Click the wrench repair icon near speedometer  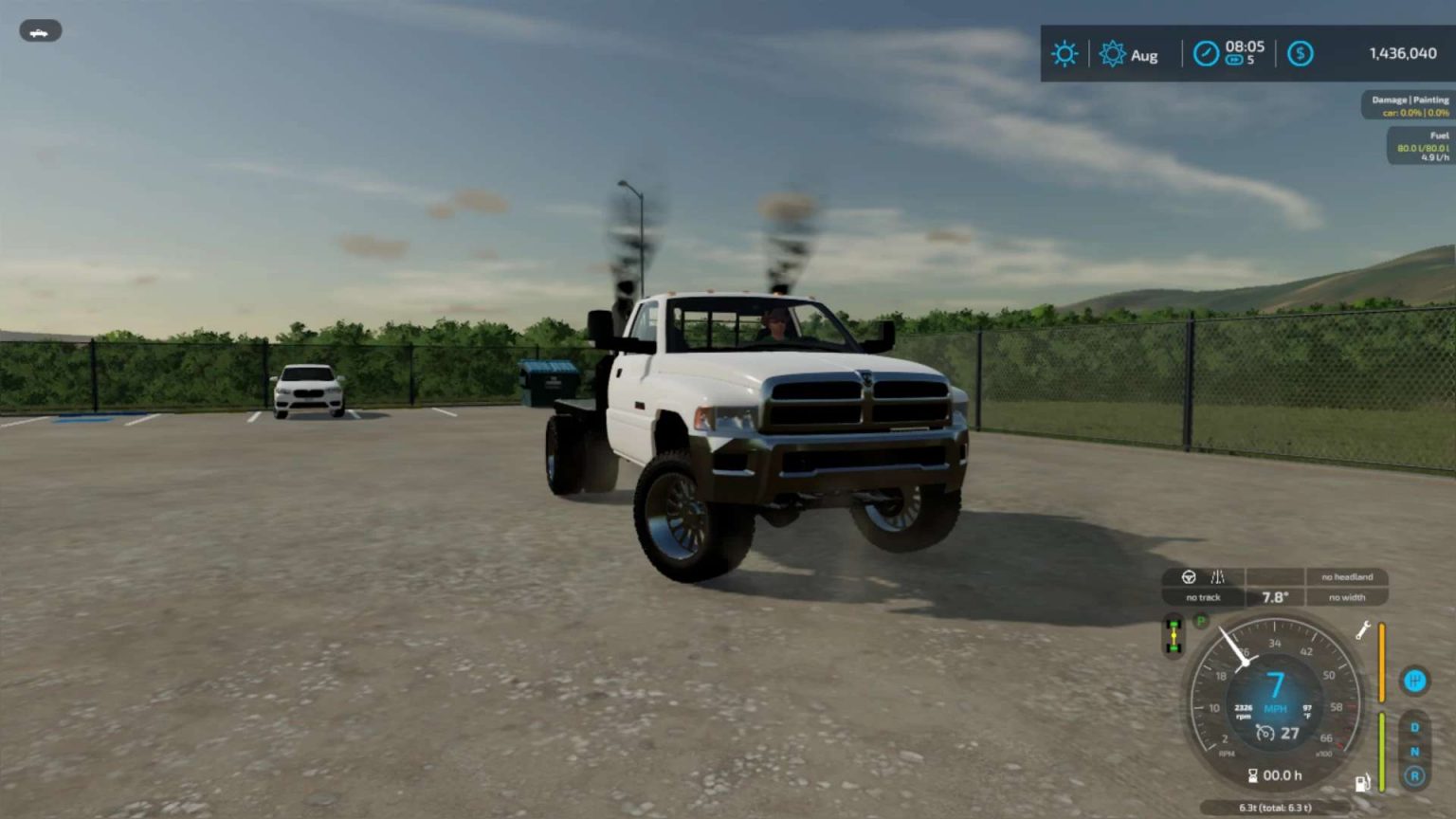pos(1362,631)
